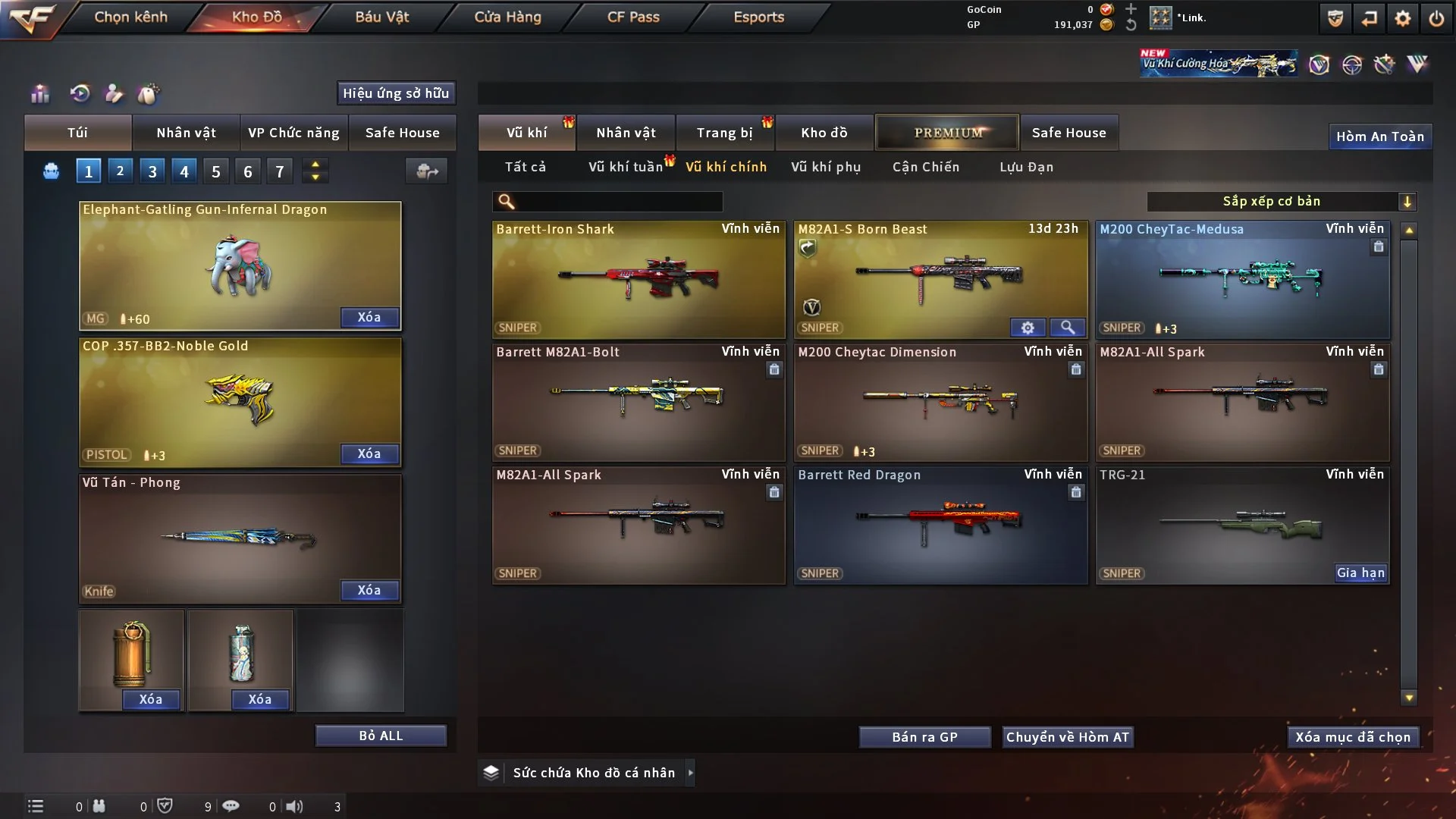
Task: Go to the Chọn kênh channel menu
Action: point(130,17)
